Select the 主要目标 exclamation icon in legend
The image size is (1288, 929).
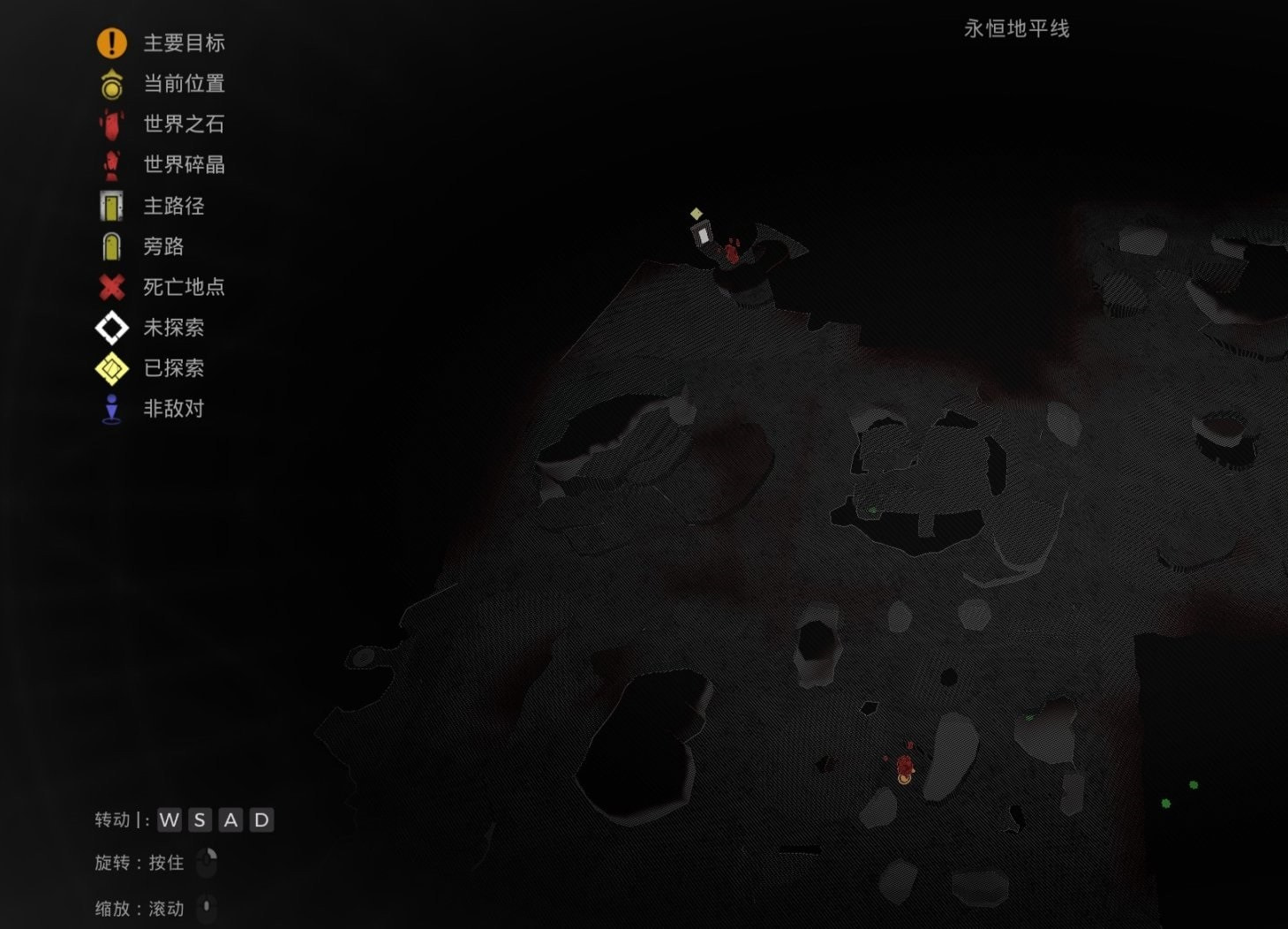tap(111, 42)
